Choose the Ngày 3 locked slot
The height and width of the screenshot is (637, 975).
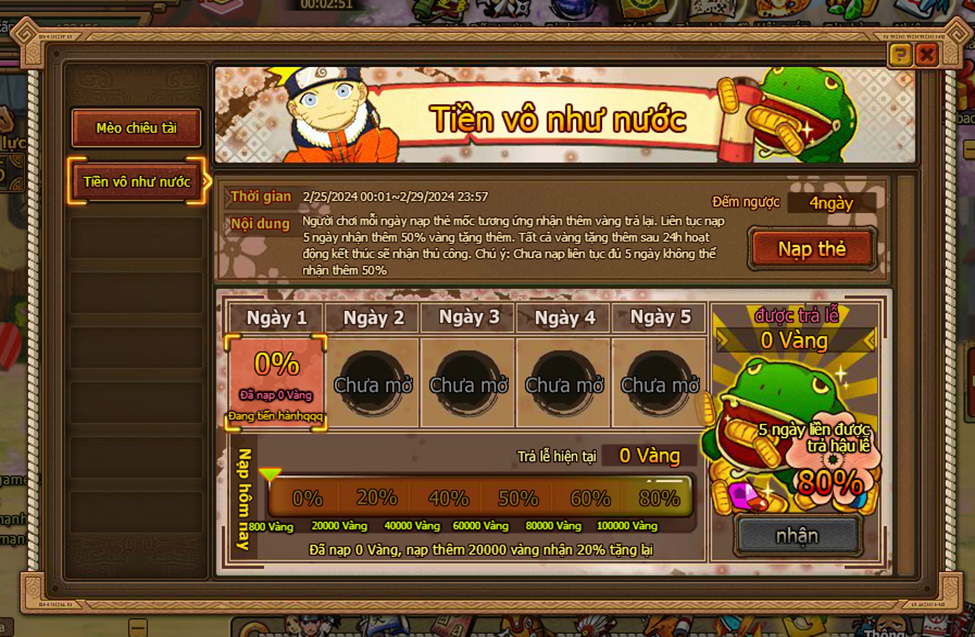tap(468, 382)
